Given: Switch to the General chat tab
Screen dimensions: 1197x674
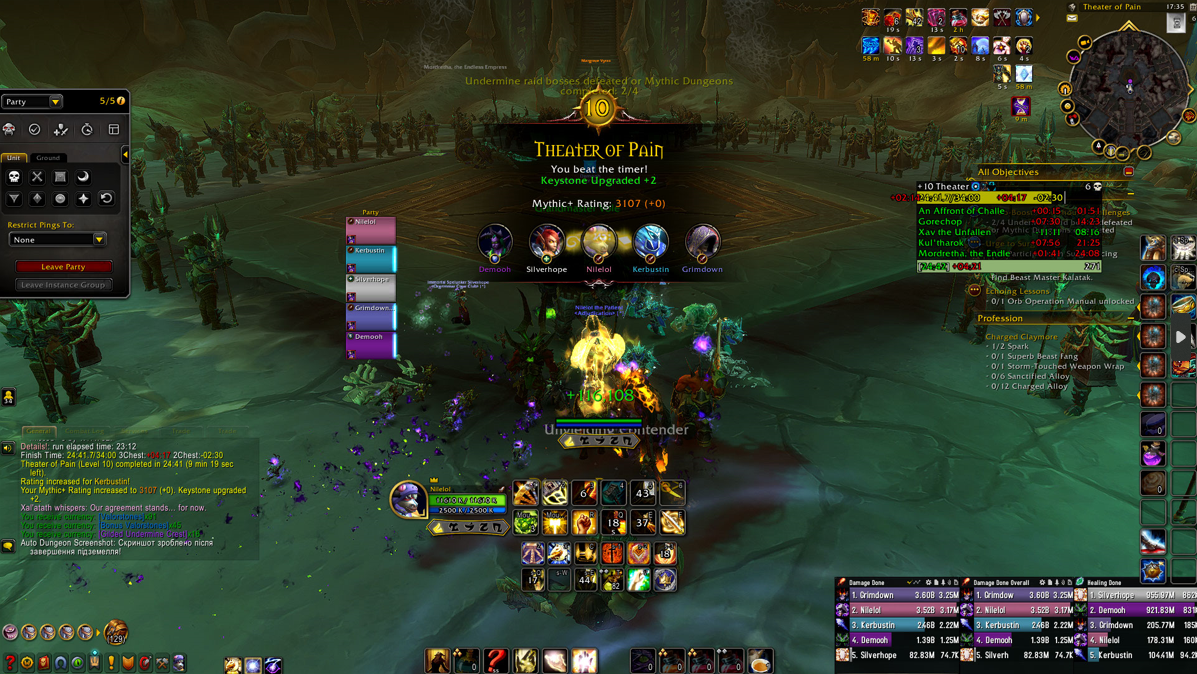Looking at the screenshot, I should pyautogui.click(x=38, y=431).
